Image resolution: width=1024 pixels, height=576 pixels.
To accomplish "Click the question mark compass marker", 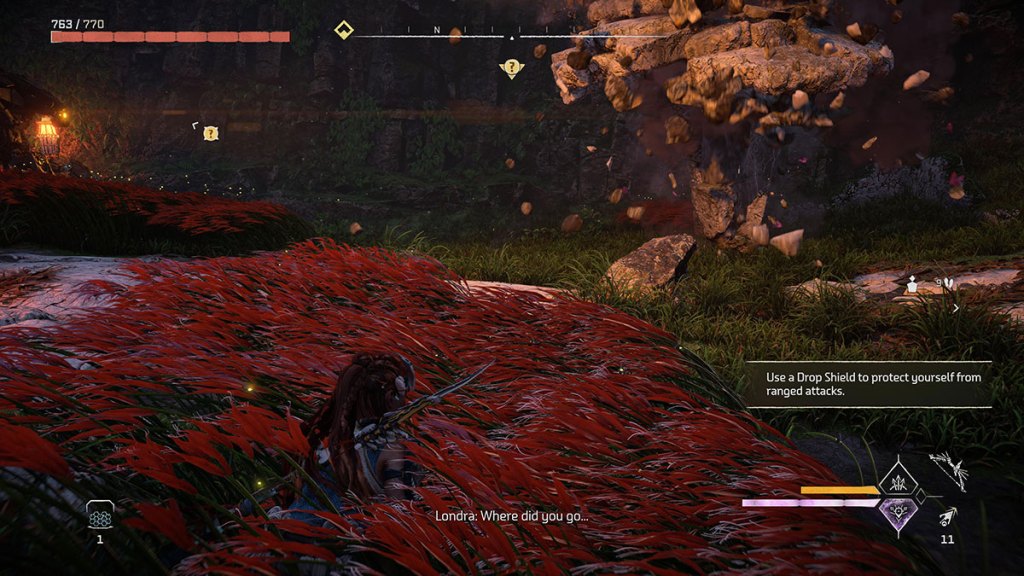I will (512, 68).
